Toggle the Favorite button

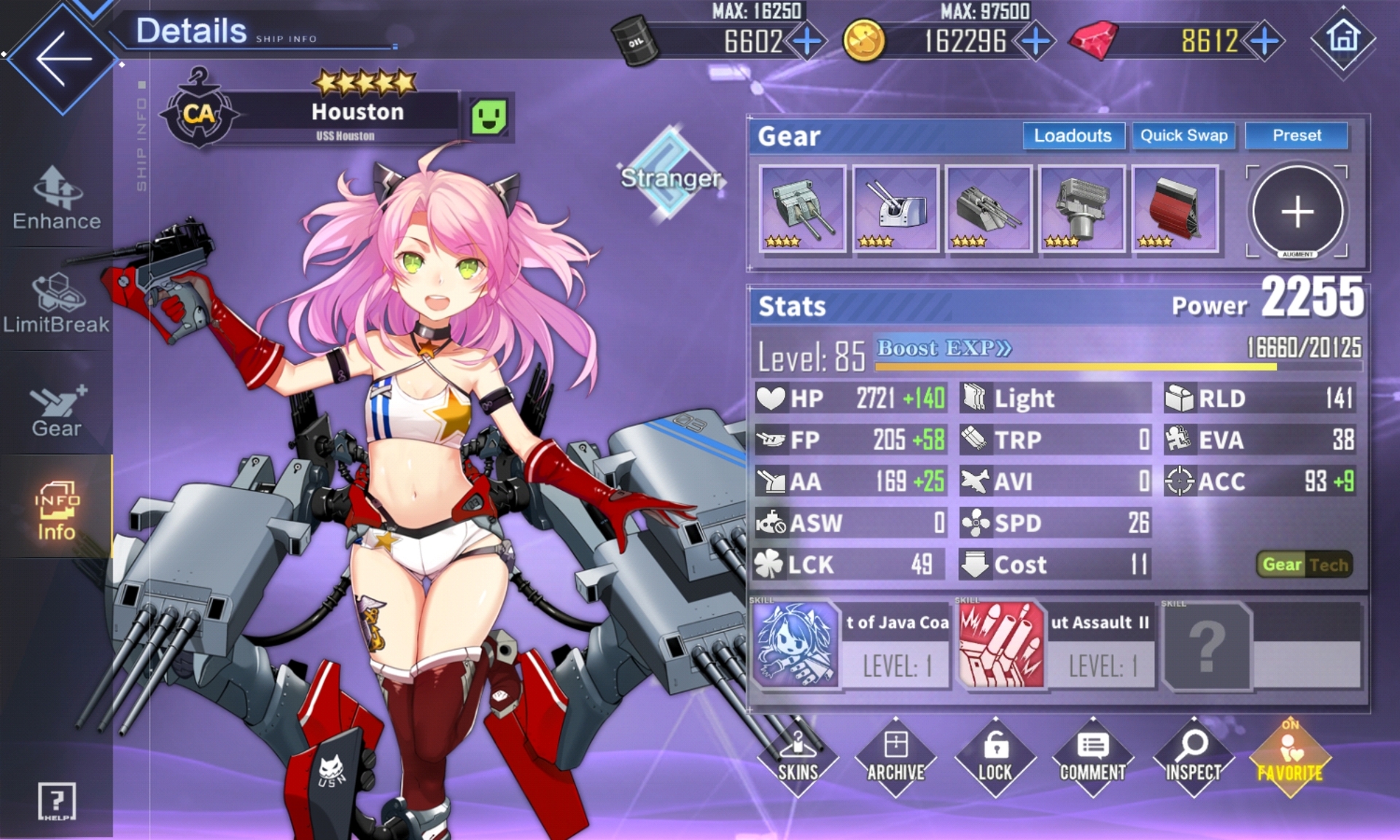click(x=1290, y=758)
